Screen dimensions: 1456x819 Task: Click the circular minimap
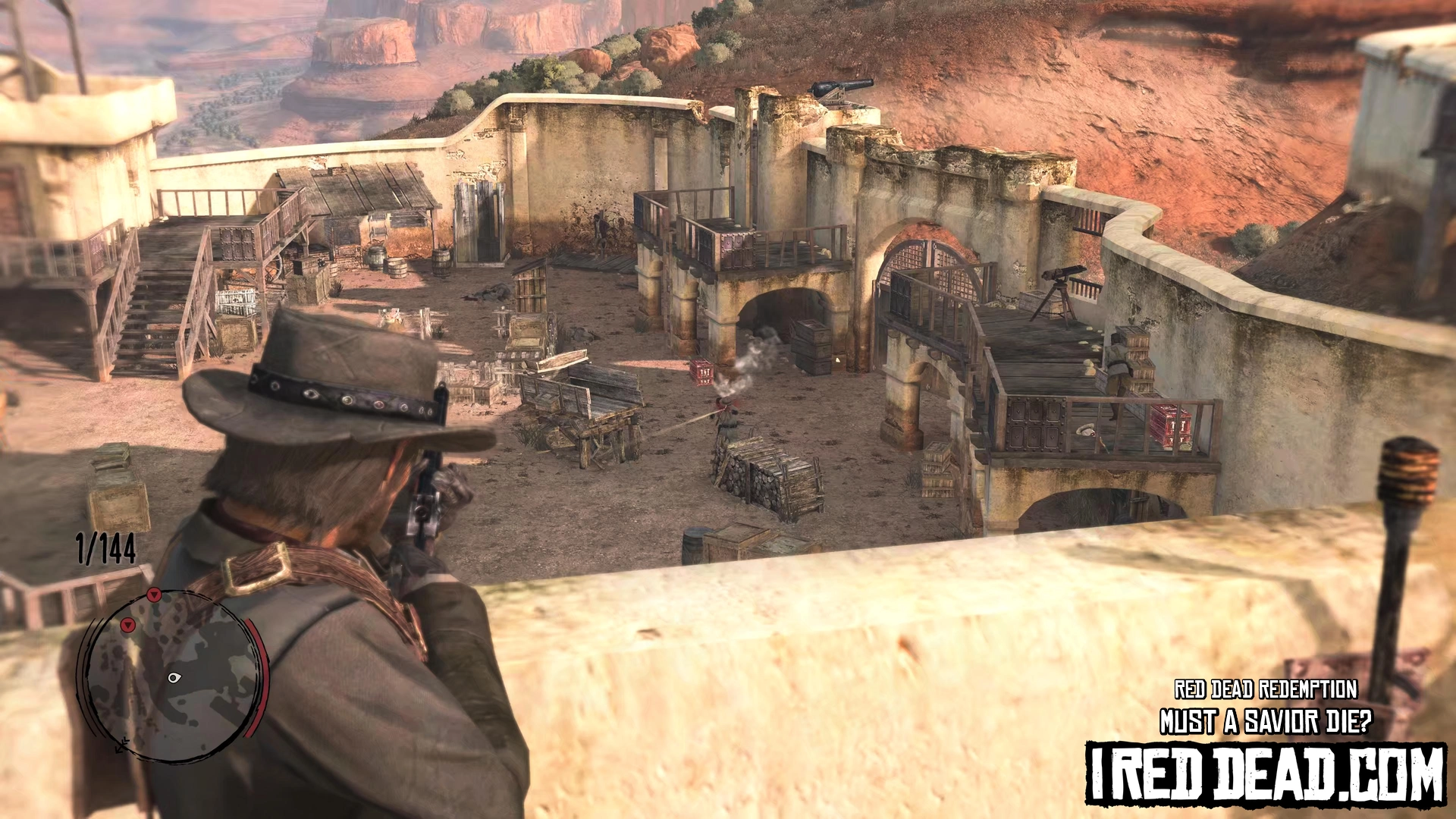click(171, 676)
